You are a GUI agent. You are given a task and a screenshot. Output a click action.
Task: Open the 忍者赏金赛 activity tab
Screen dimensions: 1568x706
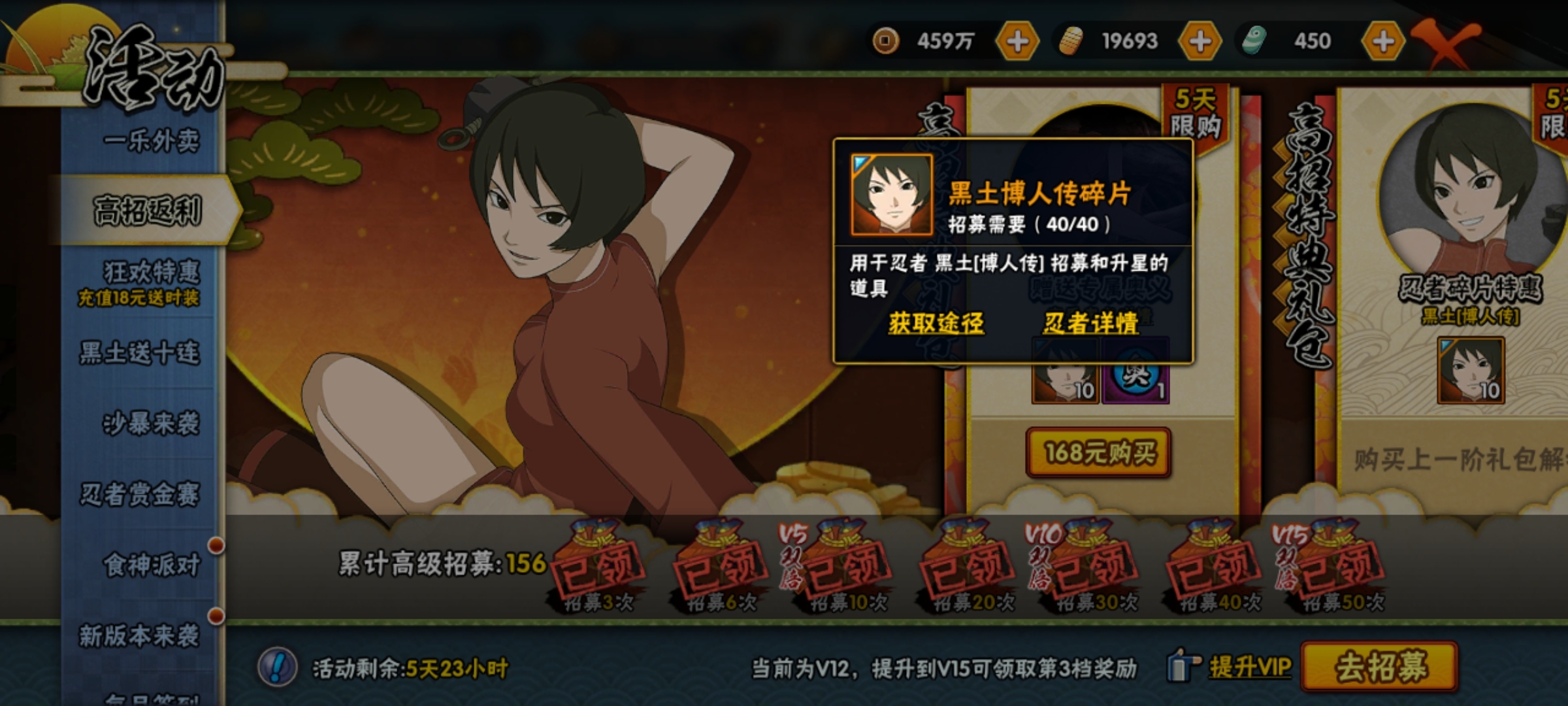click(140, 494)
